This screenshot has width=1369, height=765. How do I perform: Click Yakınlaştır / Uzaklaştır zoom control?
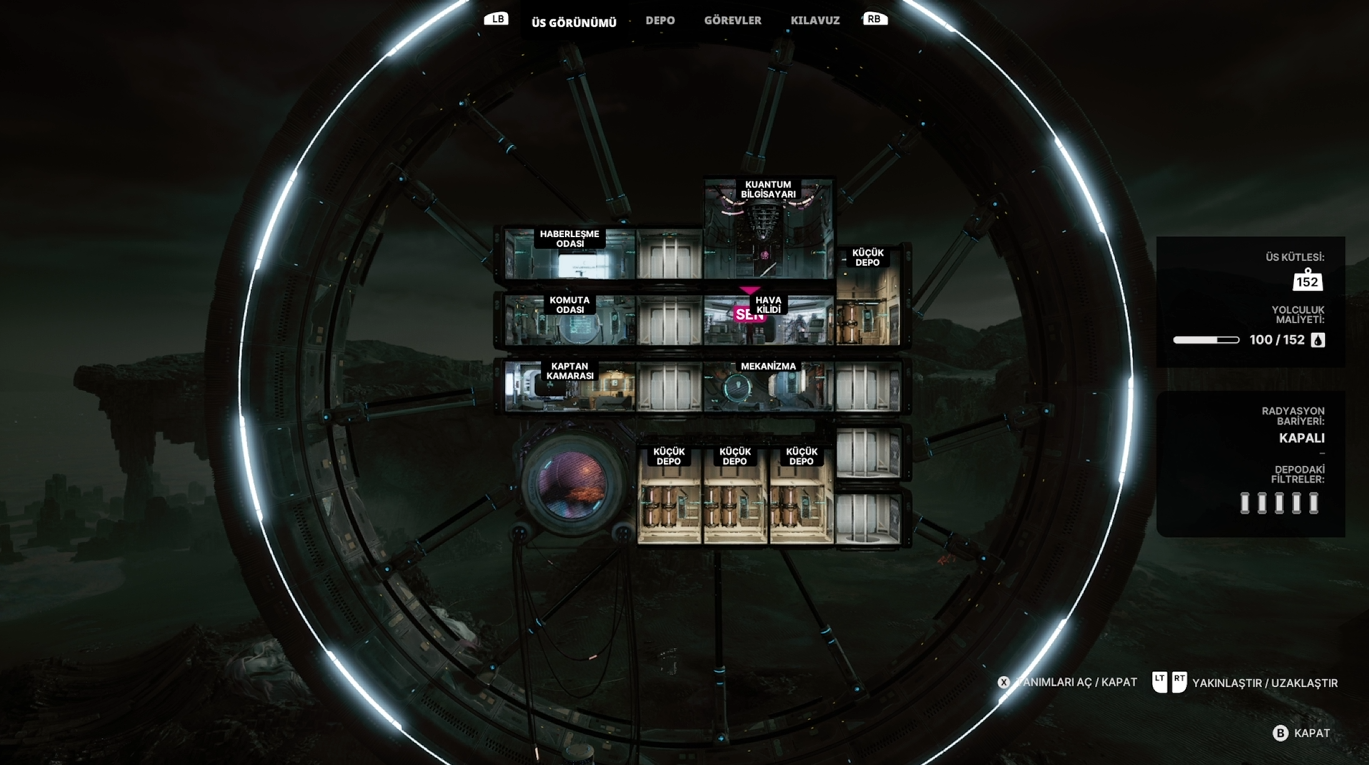(x=1245, y=683)
